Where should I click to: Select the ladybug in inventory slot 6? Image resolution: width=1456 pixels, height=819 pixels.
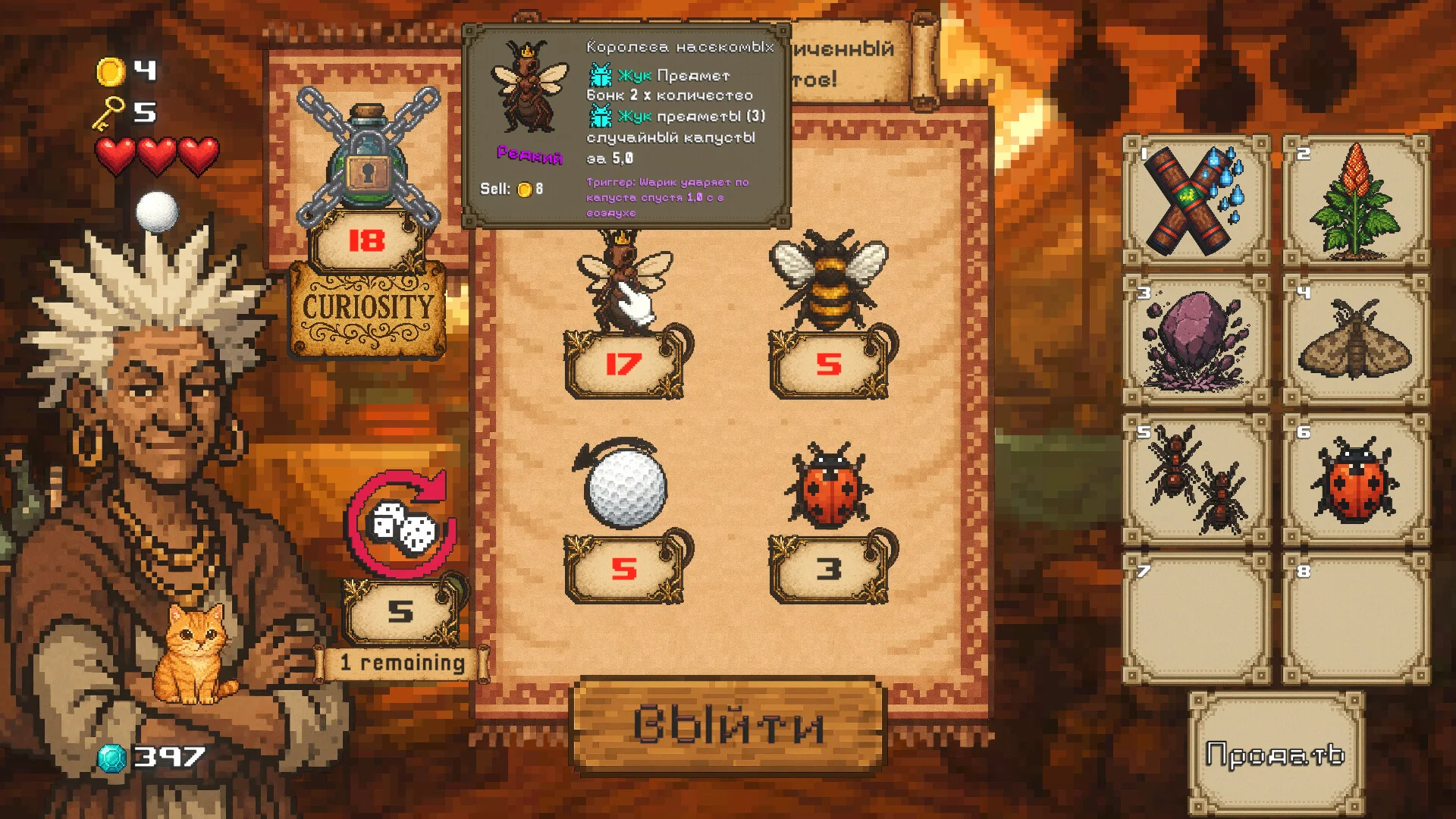tap(1356, 480)
